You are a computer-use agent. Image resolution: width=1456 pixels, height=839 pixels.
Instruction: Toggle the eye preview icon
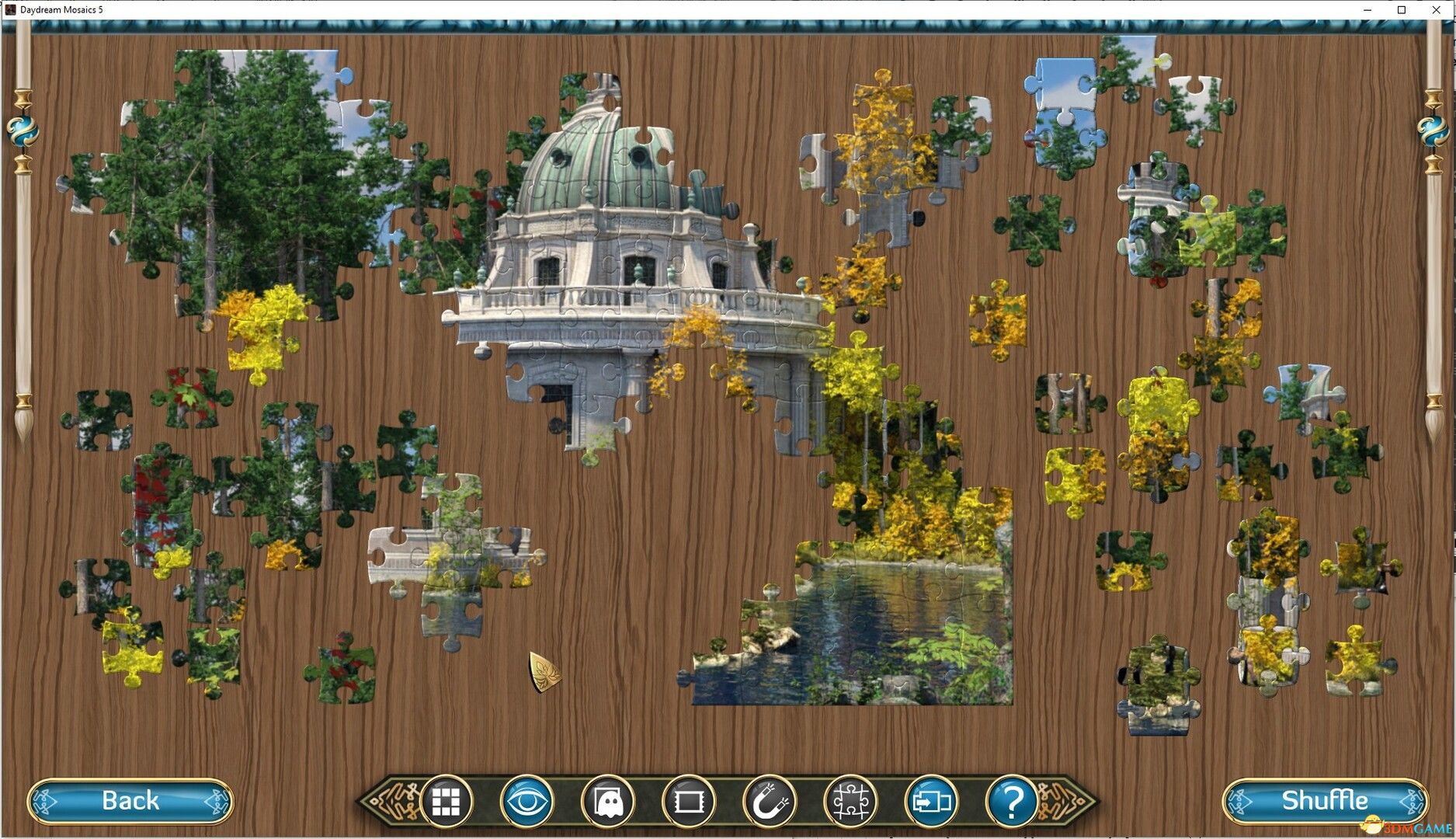[x=526, y=800]
